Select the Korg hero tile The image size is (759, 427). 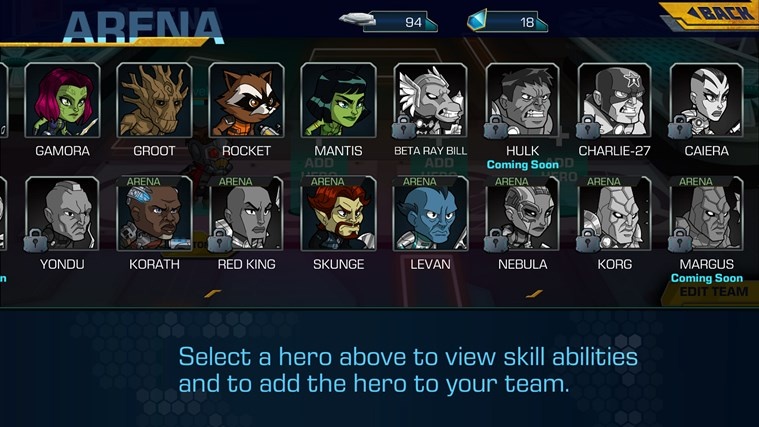[x=614, y=213]
